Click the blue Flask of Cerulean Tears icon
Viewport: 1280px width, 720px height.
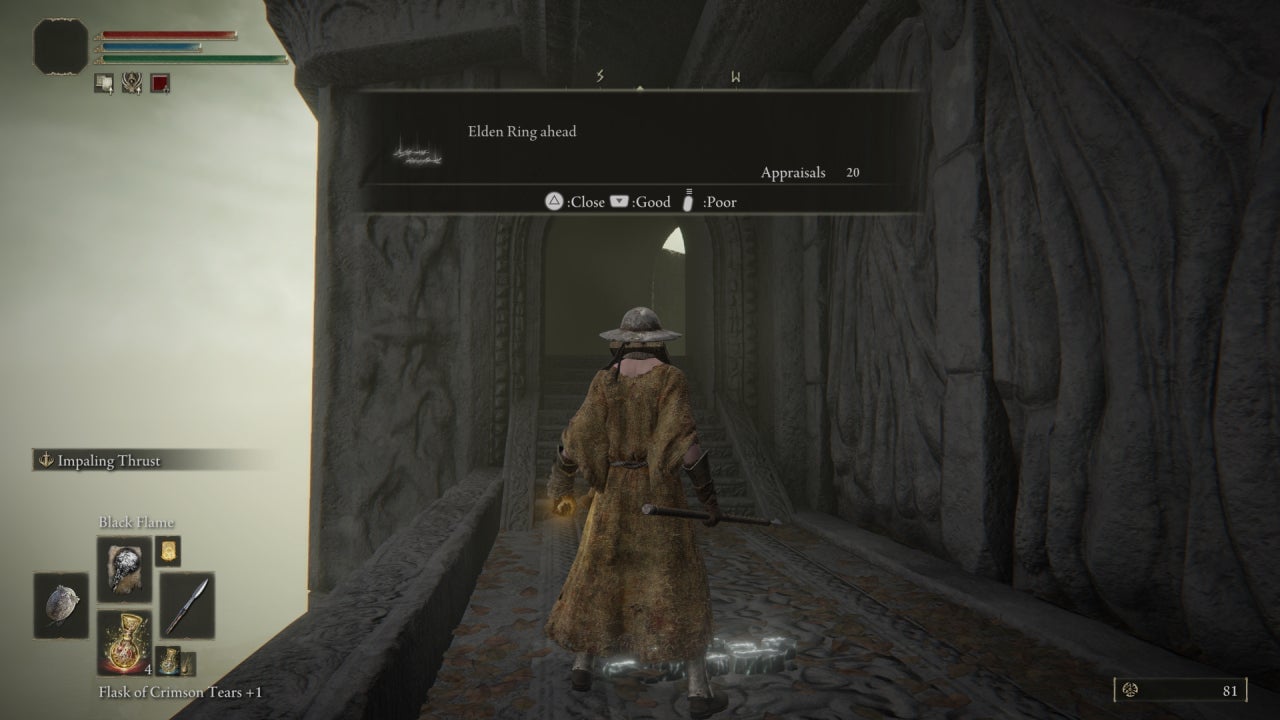[x=170, y=661]
